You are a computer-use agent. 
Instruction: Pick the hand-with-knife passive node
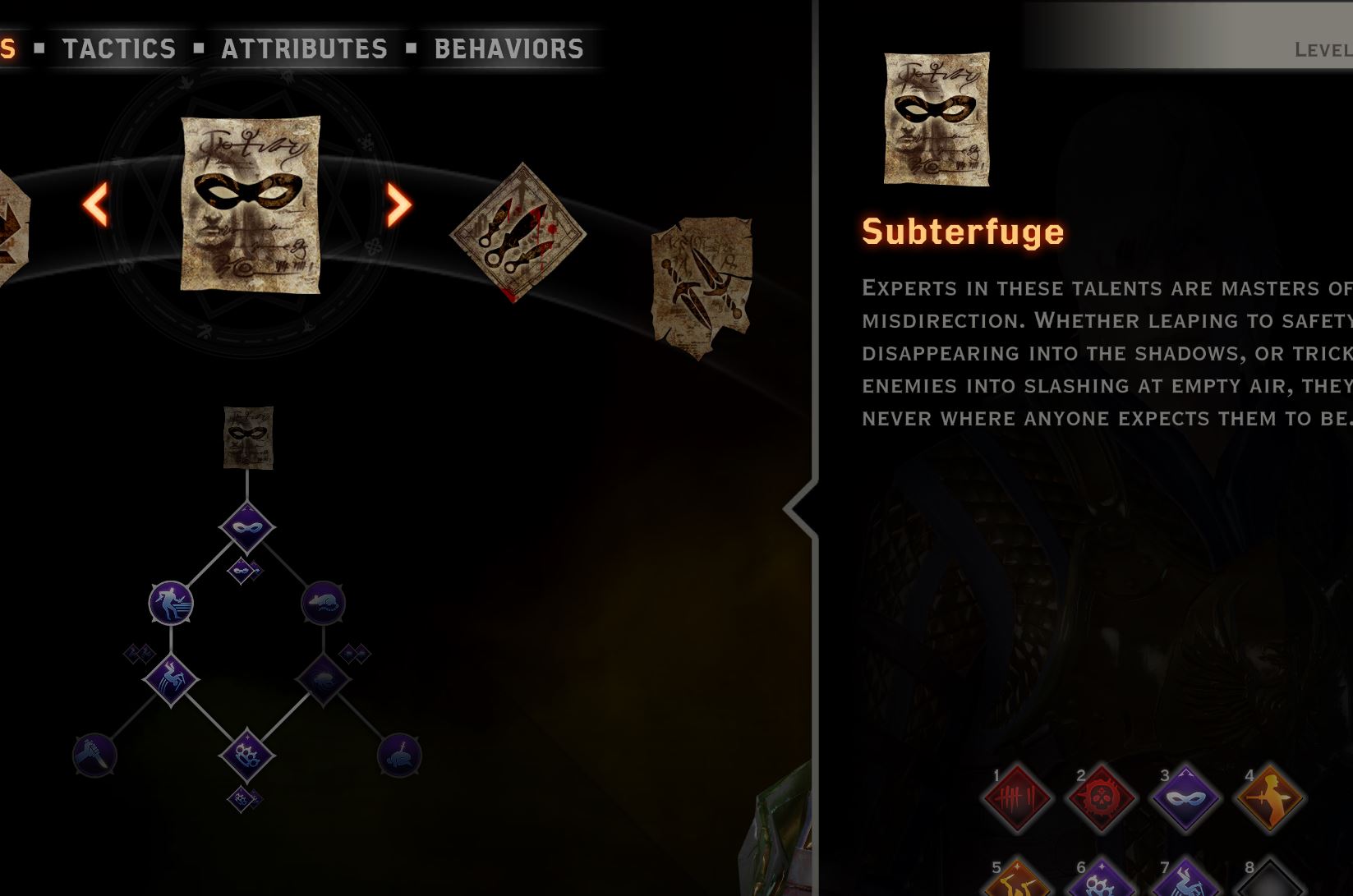94,756
